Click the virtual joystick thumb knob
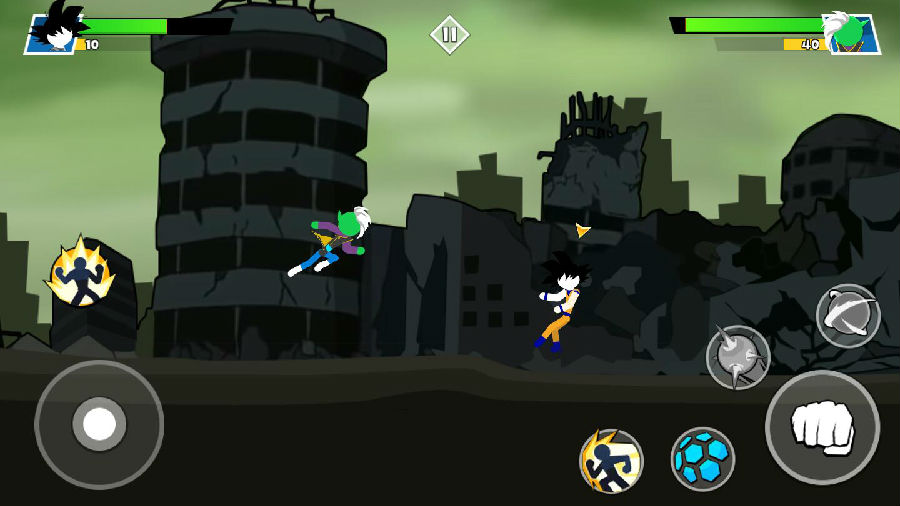The image size is (900, 506). pyautogui.click(x=99, y=424)
